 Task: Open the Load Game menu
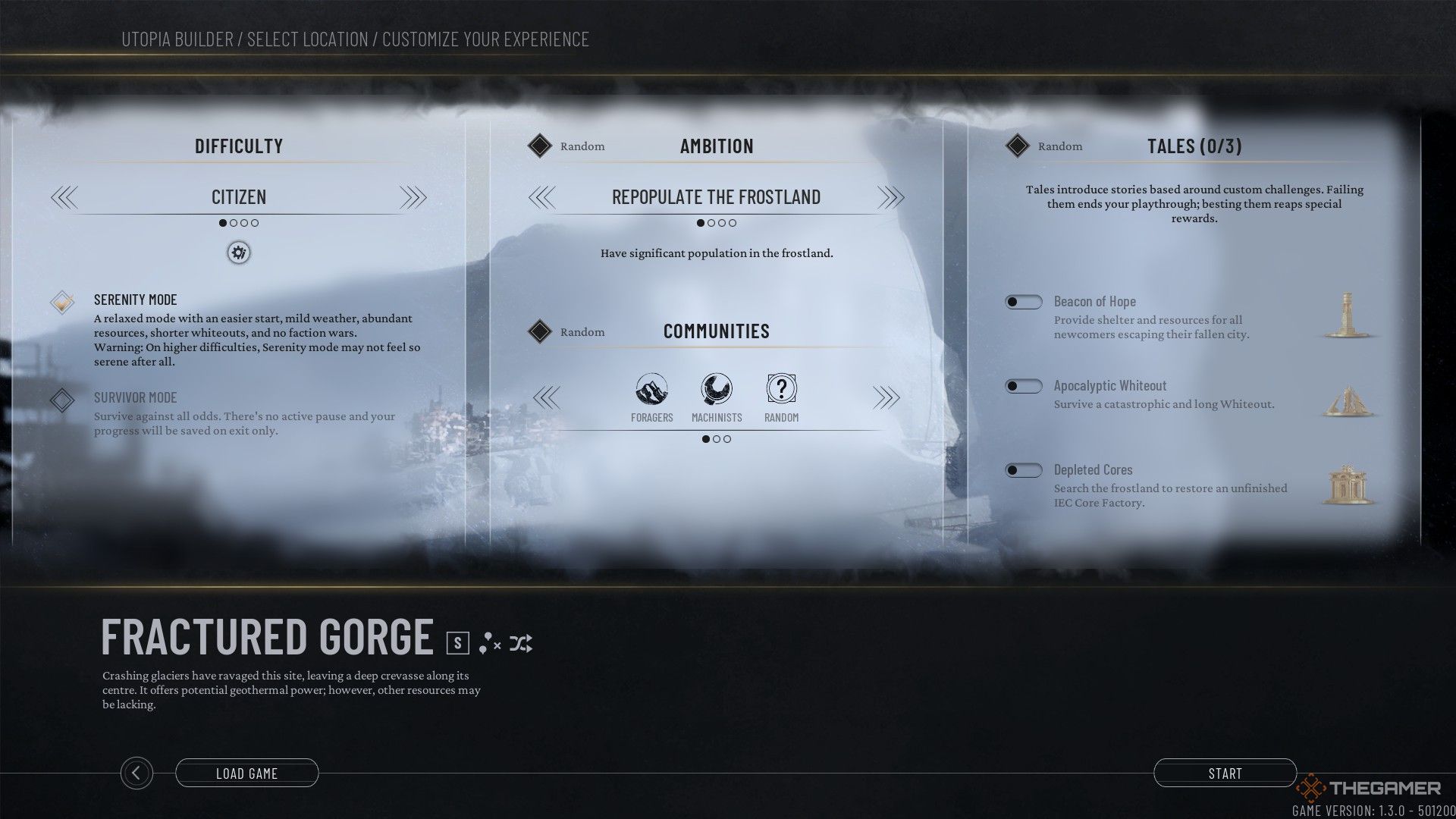pos(246,773)
